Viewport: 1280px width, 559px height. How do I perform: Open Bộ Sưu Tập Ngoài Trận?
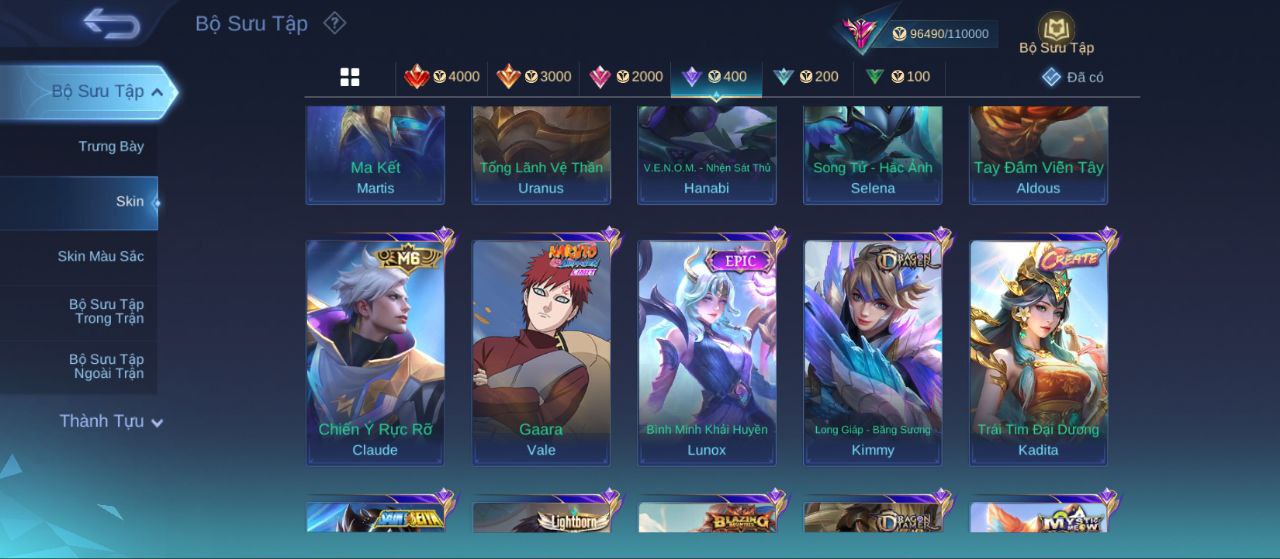click(x=106, y=367)
